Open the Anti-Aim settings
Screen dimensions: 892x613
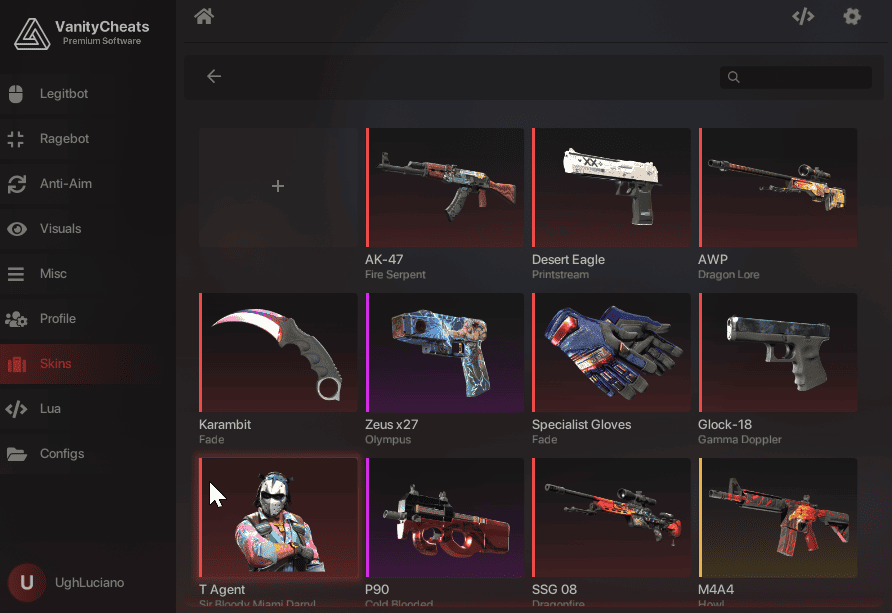pos(65,184)
